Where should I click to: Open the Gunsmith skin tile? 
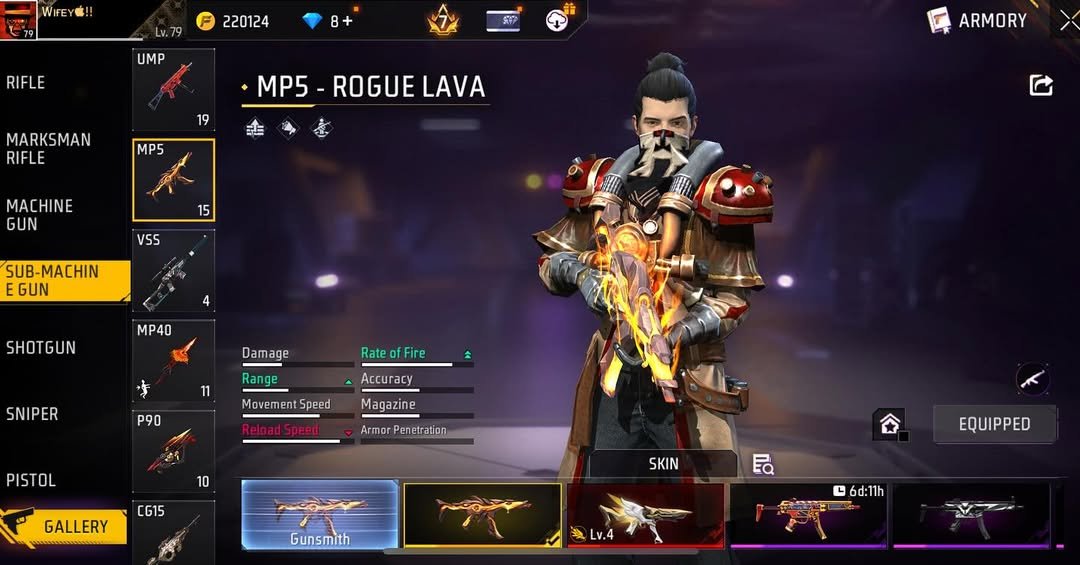click(x=320, y=515)
